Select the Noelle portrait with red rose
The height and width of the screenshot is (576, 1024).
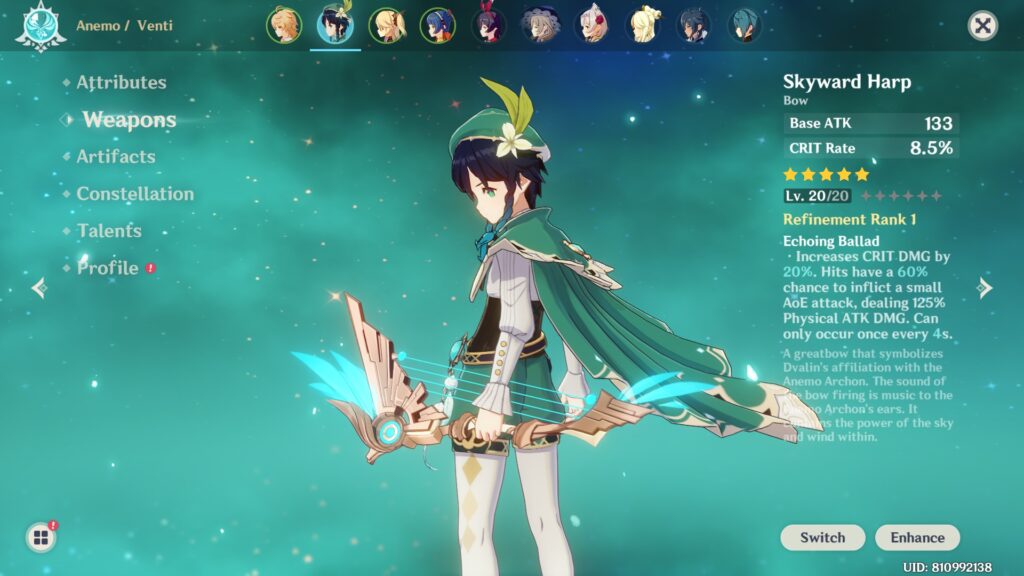click(592, 25)
